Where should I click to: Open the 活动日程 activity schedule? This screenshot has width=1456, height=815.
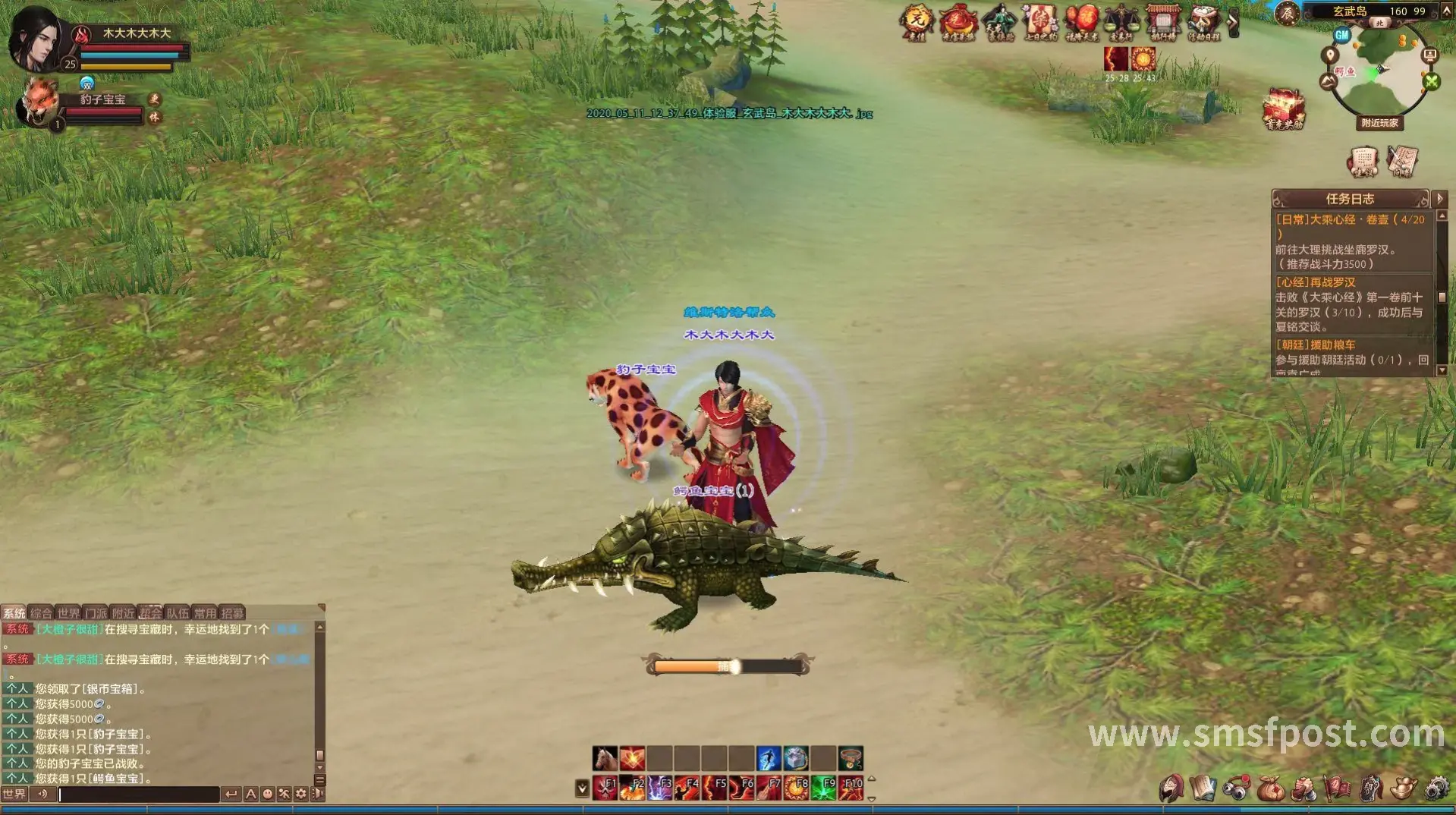tap(1203, 21)
